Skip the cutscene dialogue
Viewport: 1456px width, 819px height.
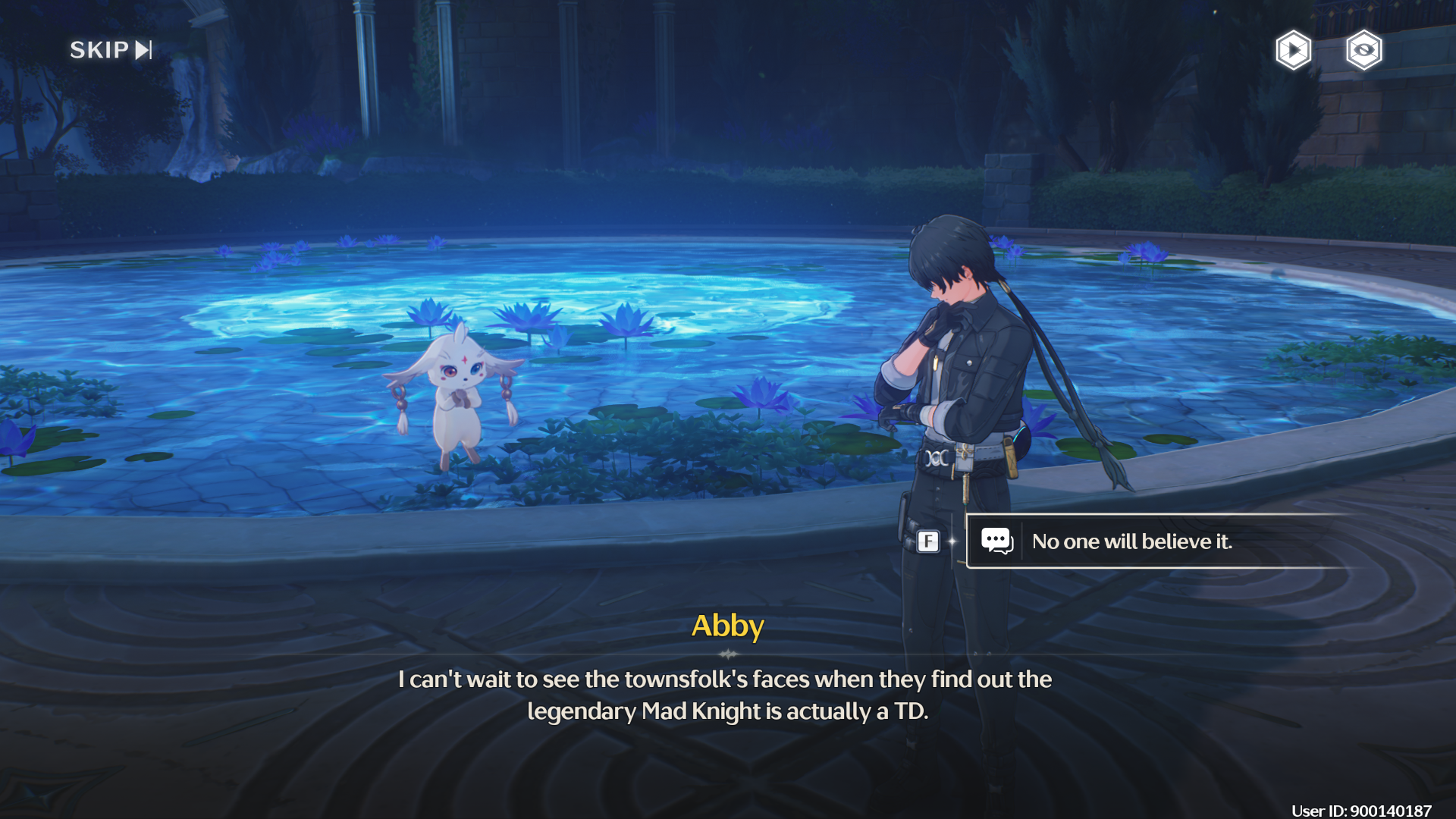[111, 50]
